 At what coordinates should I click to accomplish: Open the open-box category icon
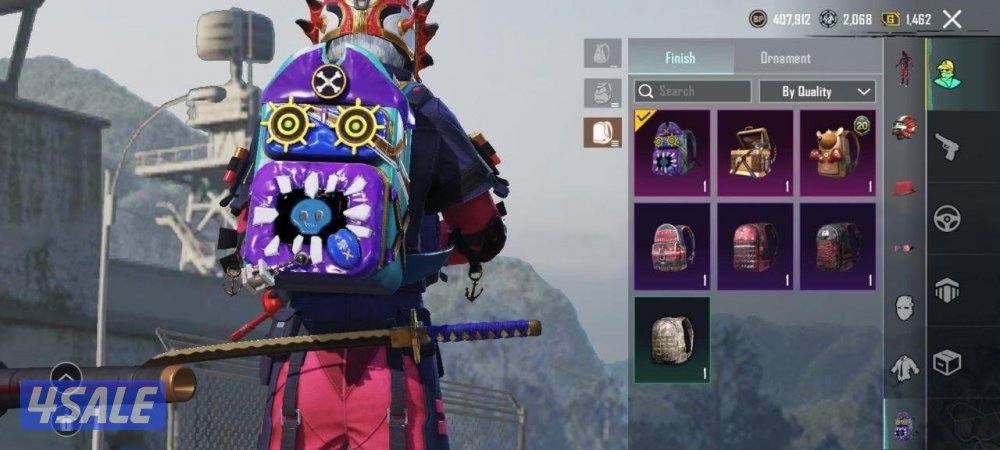(946, 362)
